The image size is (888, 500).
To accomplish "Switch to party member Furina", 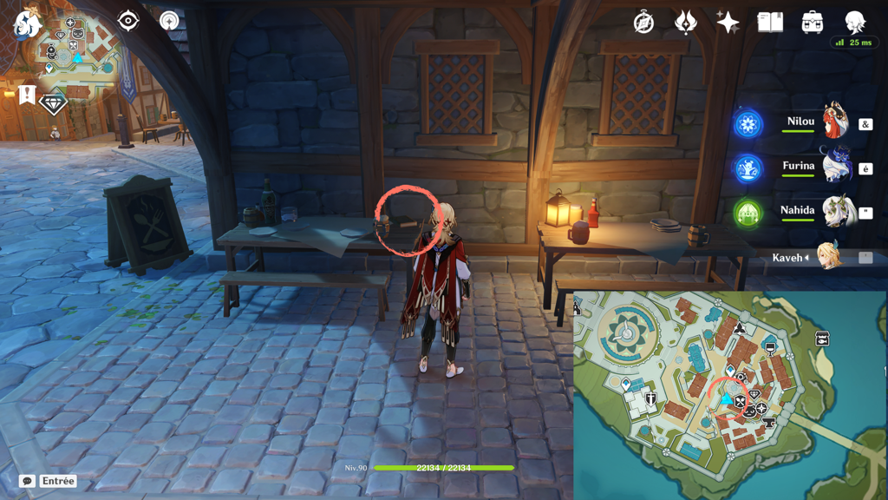I will pos(800,168).
